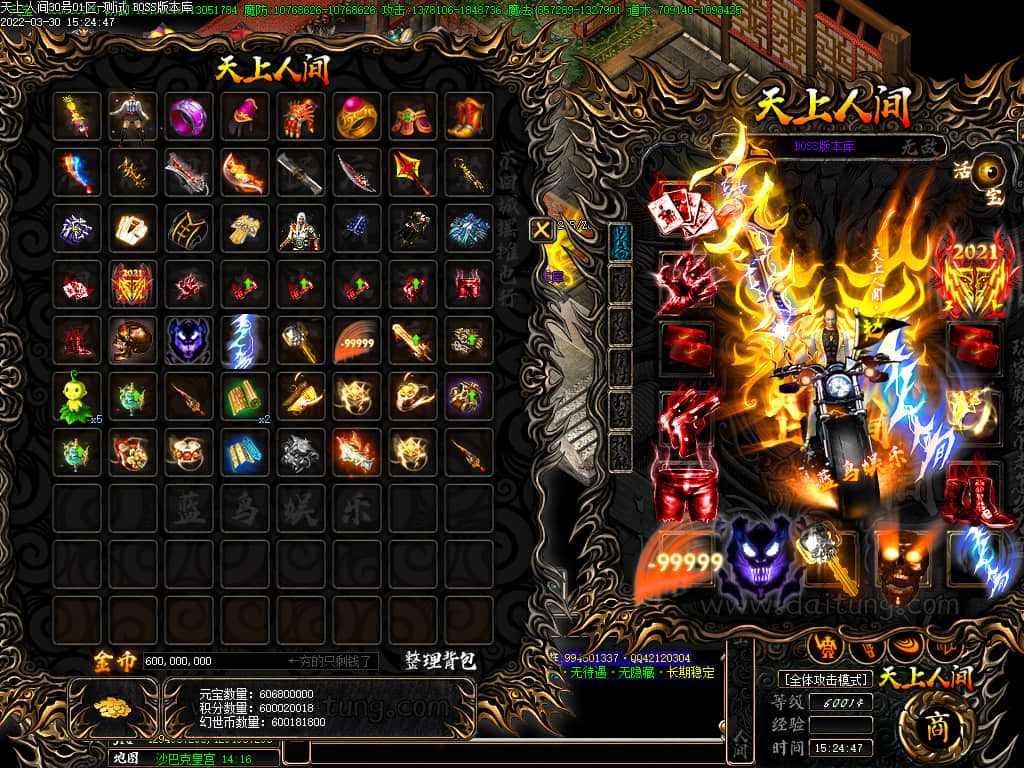Viewport: 1024px width, 768px height.
Task: Choose the green scroll bundle stack
Action: [243, 397]
